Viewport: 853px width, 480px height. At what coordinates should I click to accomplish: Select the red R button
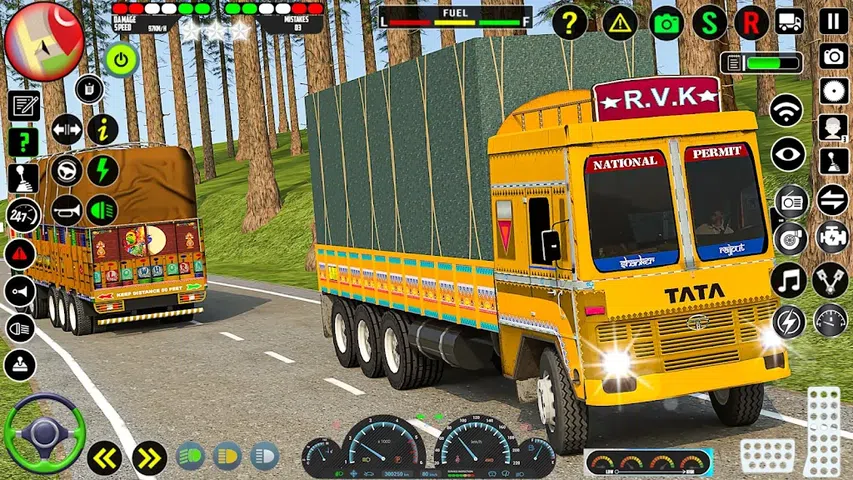752,22
